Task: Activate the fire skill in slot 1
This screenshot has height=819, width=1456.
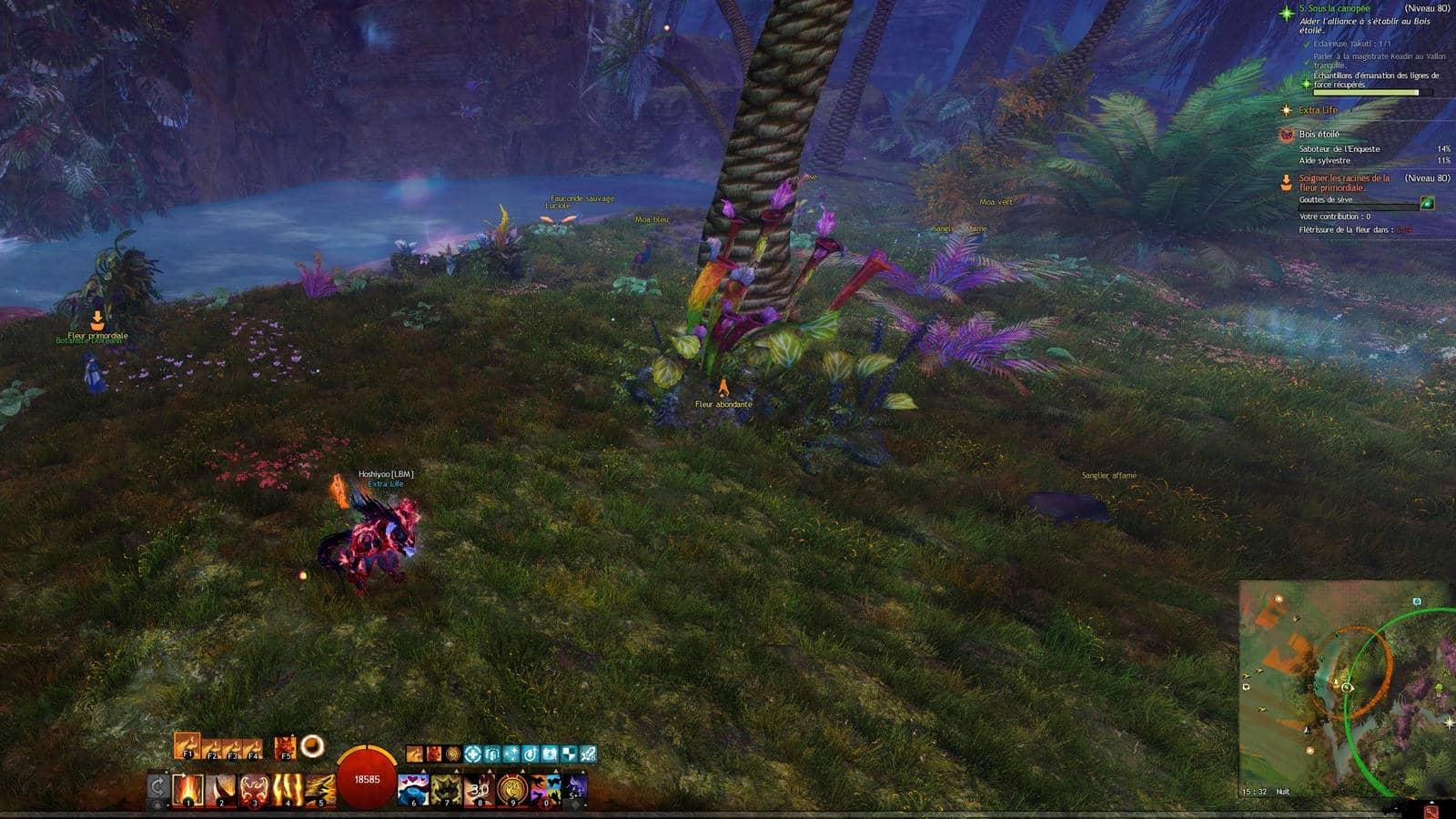Action: 189,788
